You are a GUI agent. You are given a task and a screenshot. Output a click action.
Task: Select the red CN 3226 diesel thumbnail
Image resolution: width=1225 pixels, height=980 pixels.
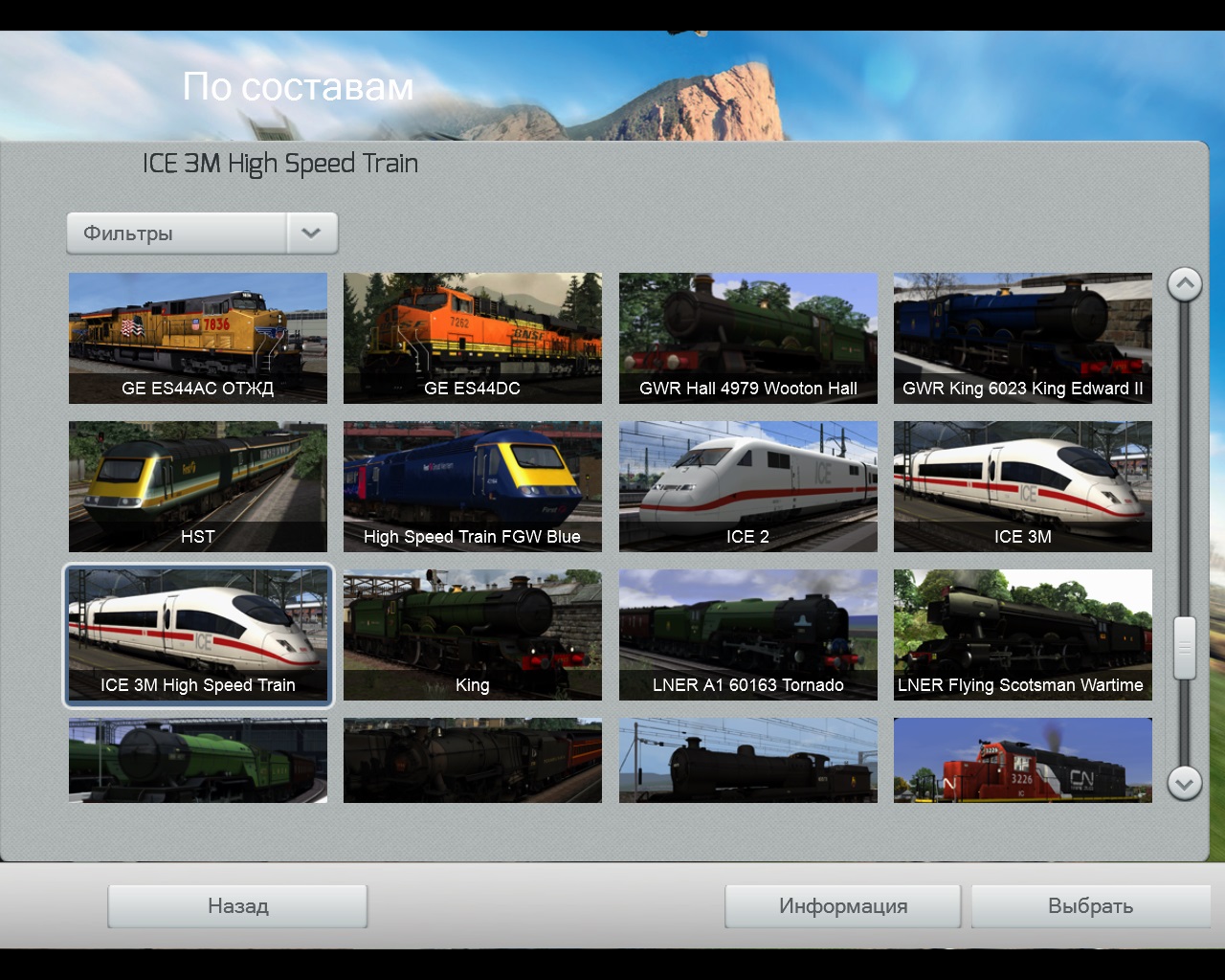pyautogui.click(x=1022, y=761)
